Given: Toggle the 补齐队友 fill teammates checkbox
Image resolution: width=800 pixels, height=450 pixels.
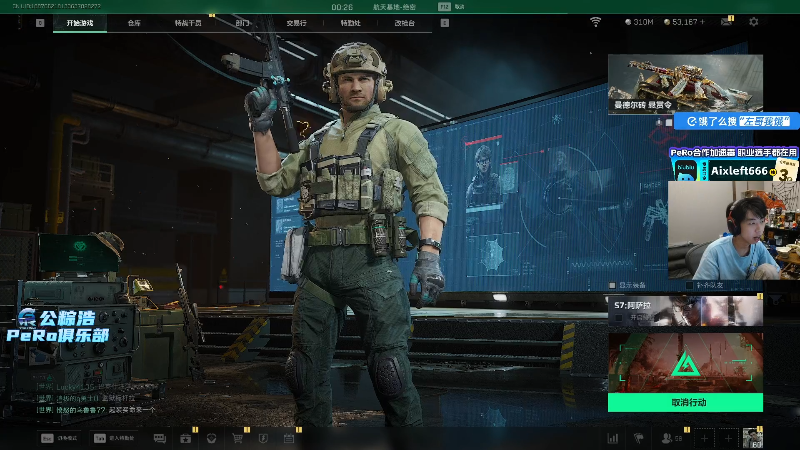Looking at the screenshot, I should pos(691,285).
